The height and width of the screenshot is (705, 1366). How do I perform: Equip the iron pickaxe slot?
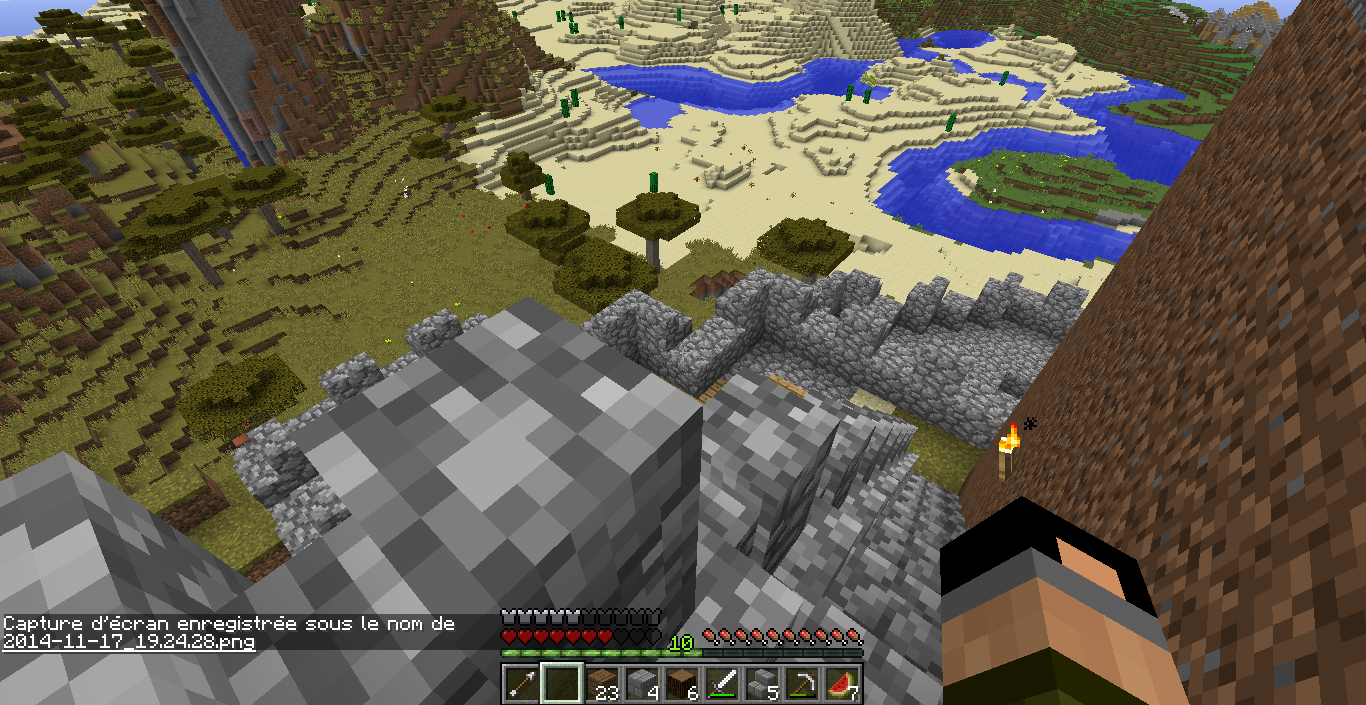coord(803,684)
